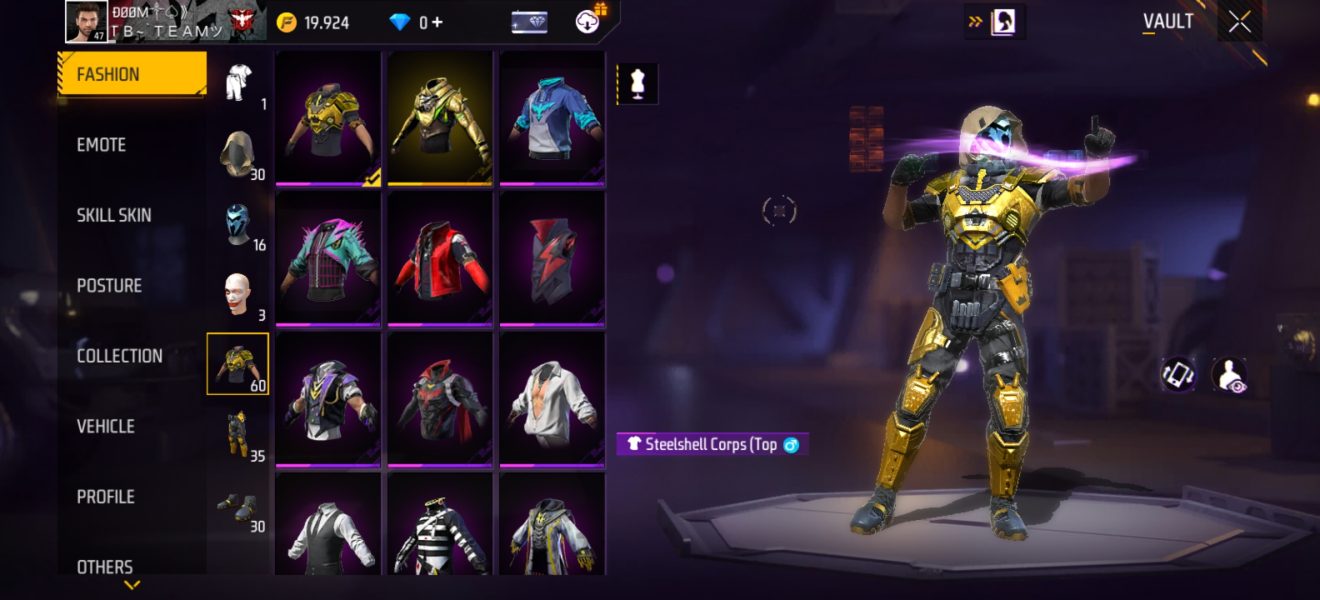This screenshot has width=1320, height=600.
Task: Select the red and black jacket top
Action: (x=440, y=258)
